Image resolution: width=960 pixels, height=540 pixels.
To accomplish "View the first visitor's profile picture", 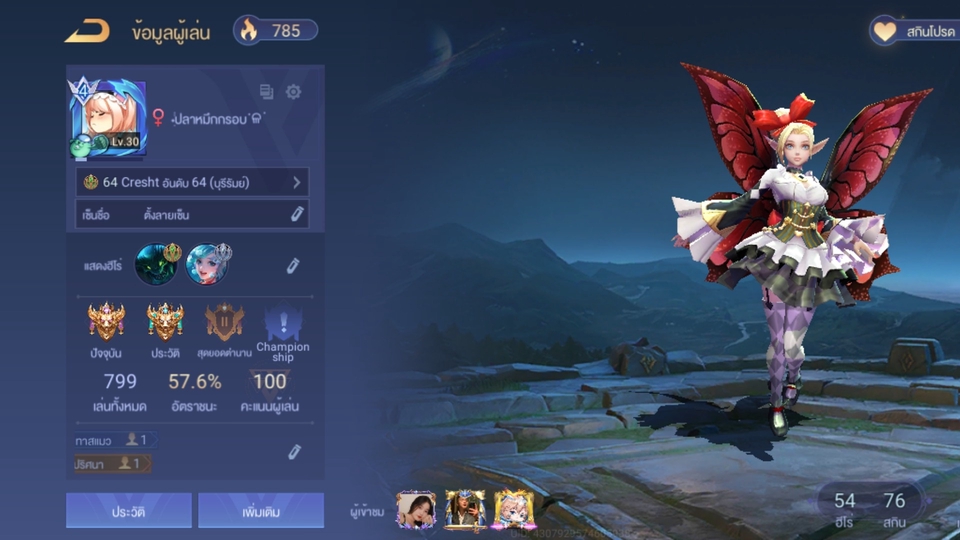I will coord(415,509).
